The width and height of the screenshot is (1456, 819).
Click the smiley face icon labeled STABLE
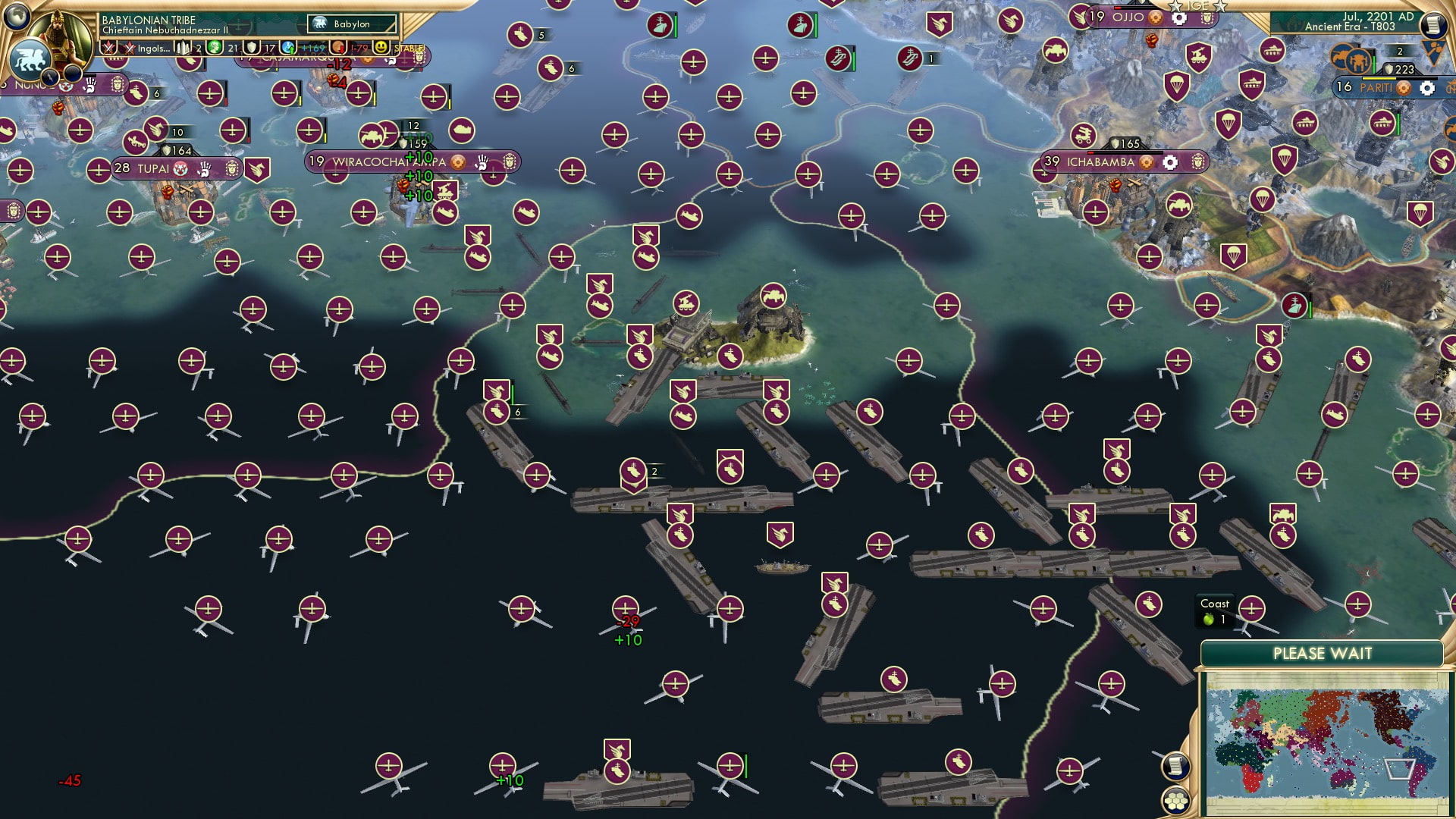[x=381, y=48]
